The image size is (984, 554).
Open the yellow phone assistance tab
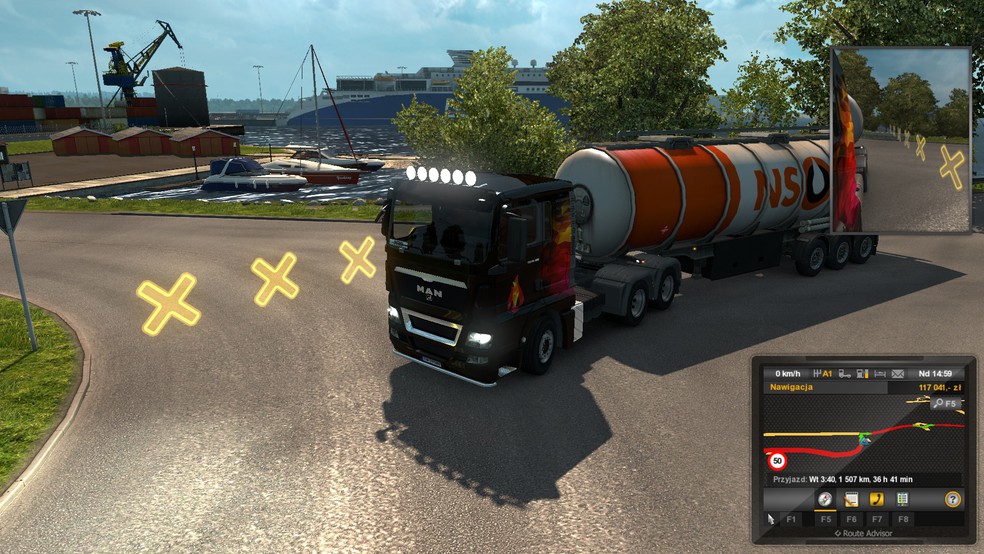877,498
